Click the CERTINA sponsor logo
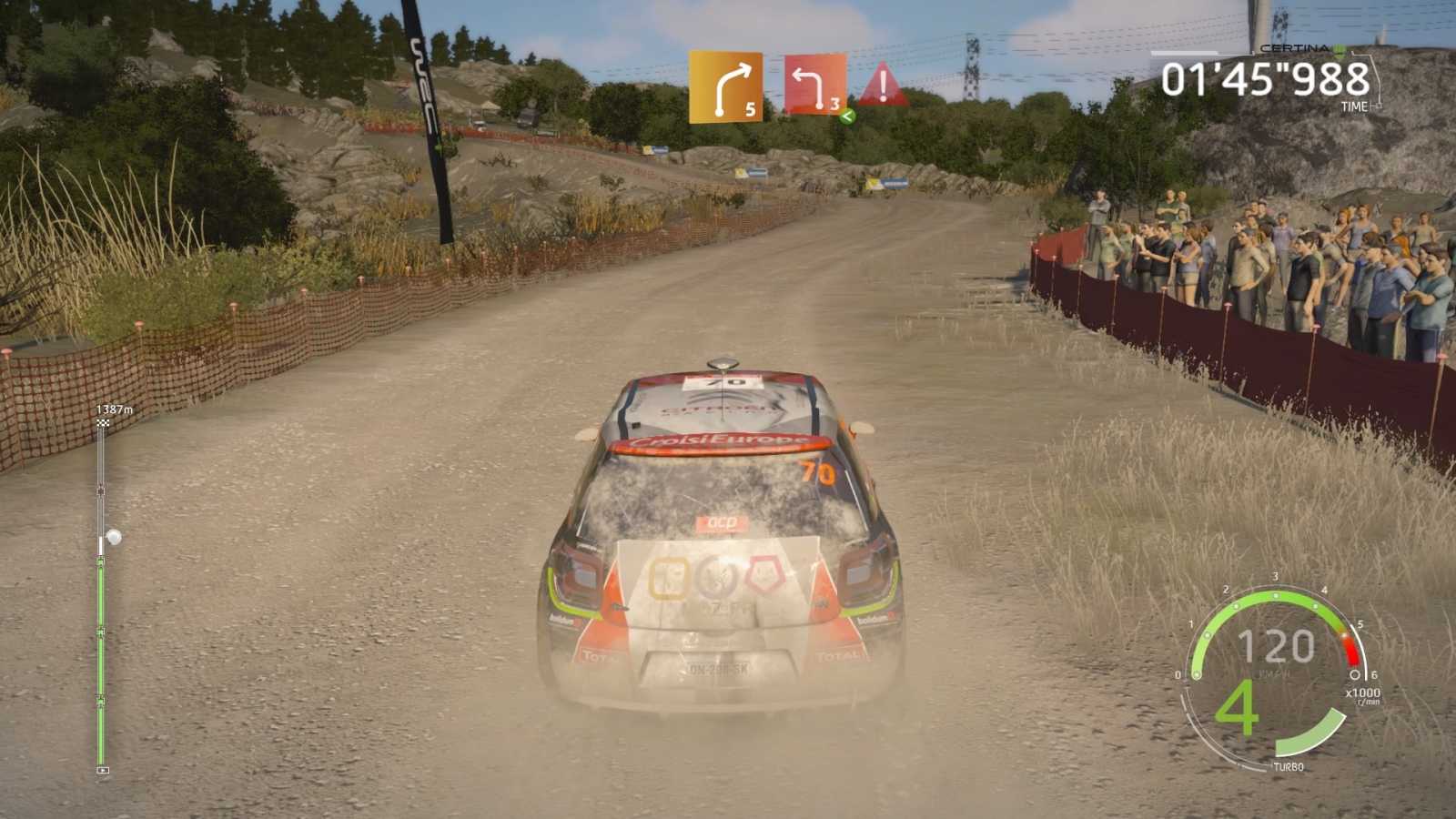The width and height of the screenshot is (1456, 819). 1294,47
